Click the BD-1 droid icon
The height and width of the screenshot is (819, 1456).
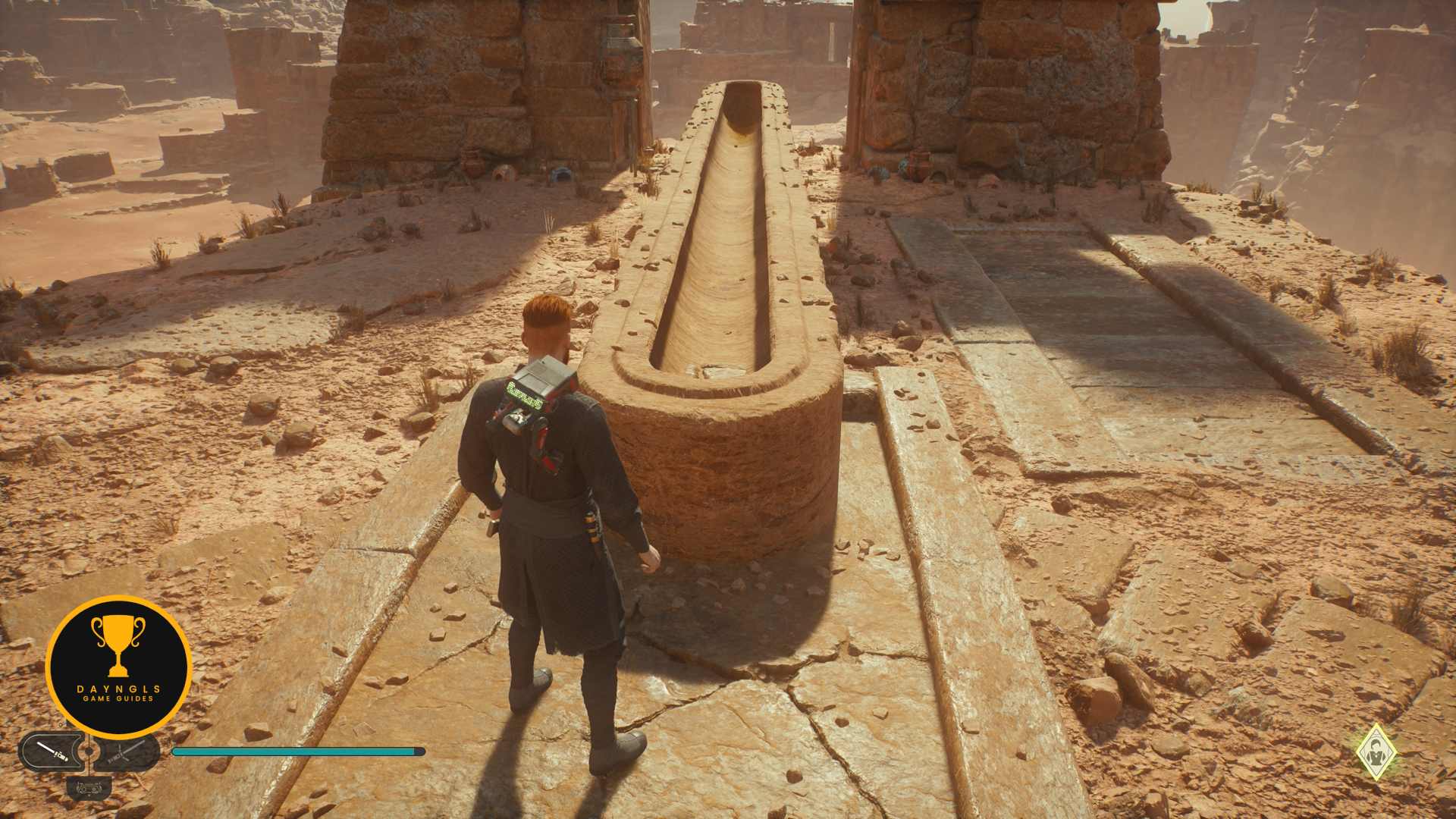(89, 788)
